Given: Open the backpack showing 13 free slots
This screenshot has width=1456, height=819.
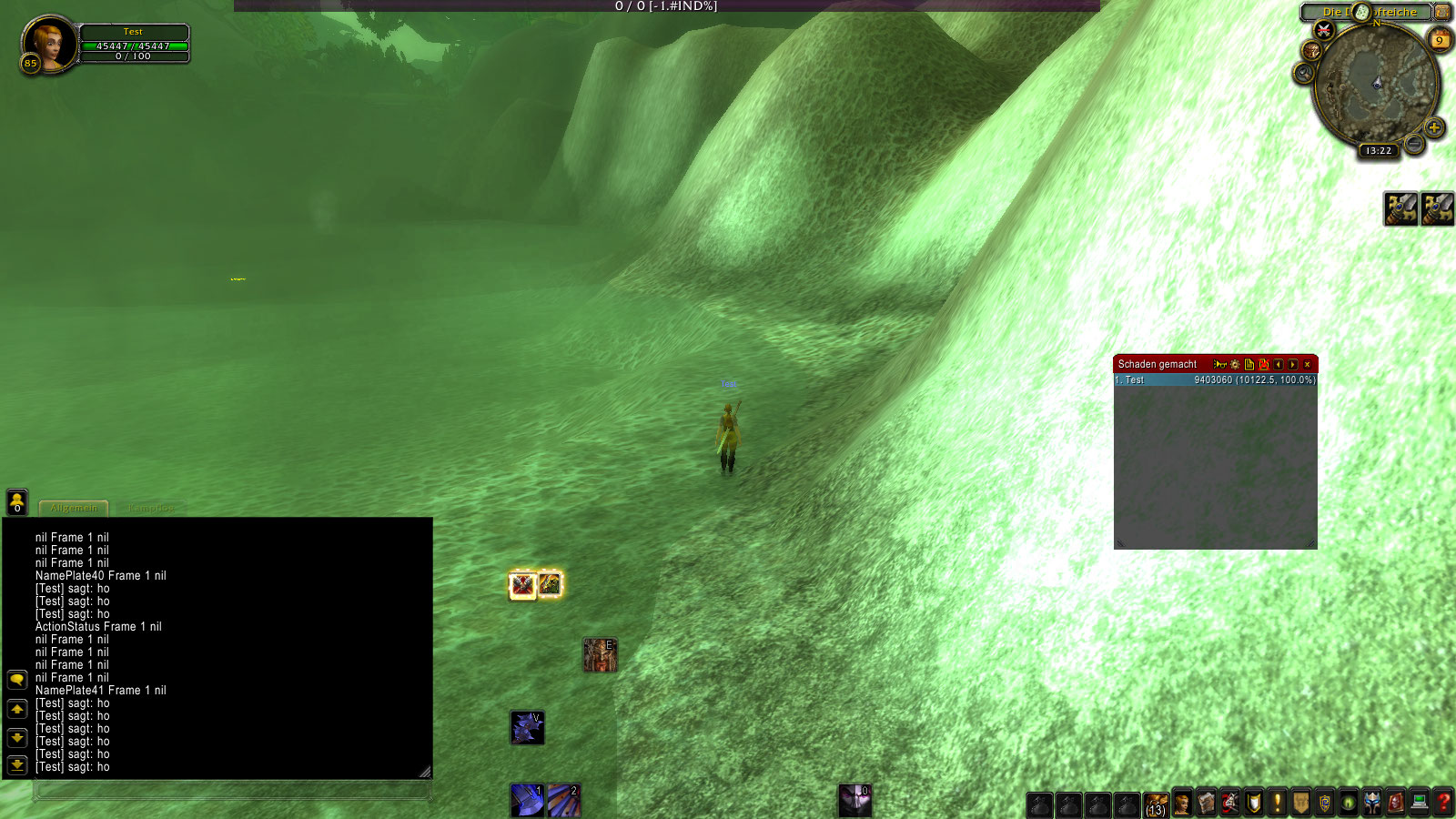Looking at the screenshot, I should click(x=1156, y=804).
